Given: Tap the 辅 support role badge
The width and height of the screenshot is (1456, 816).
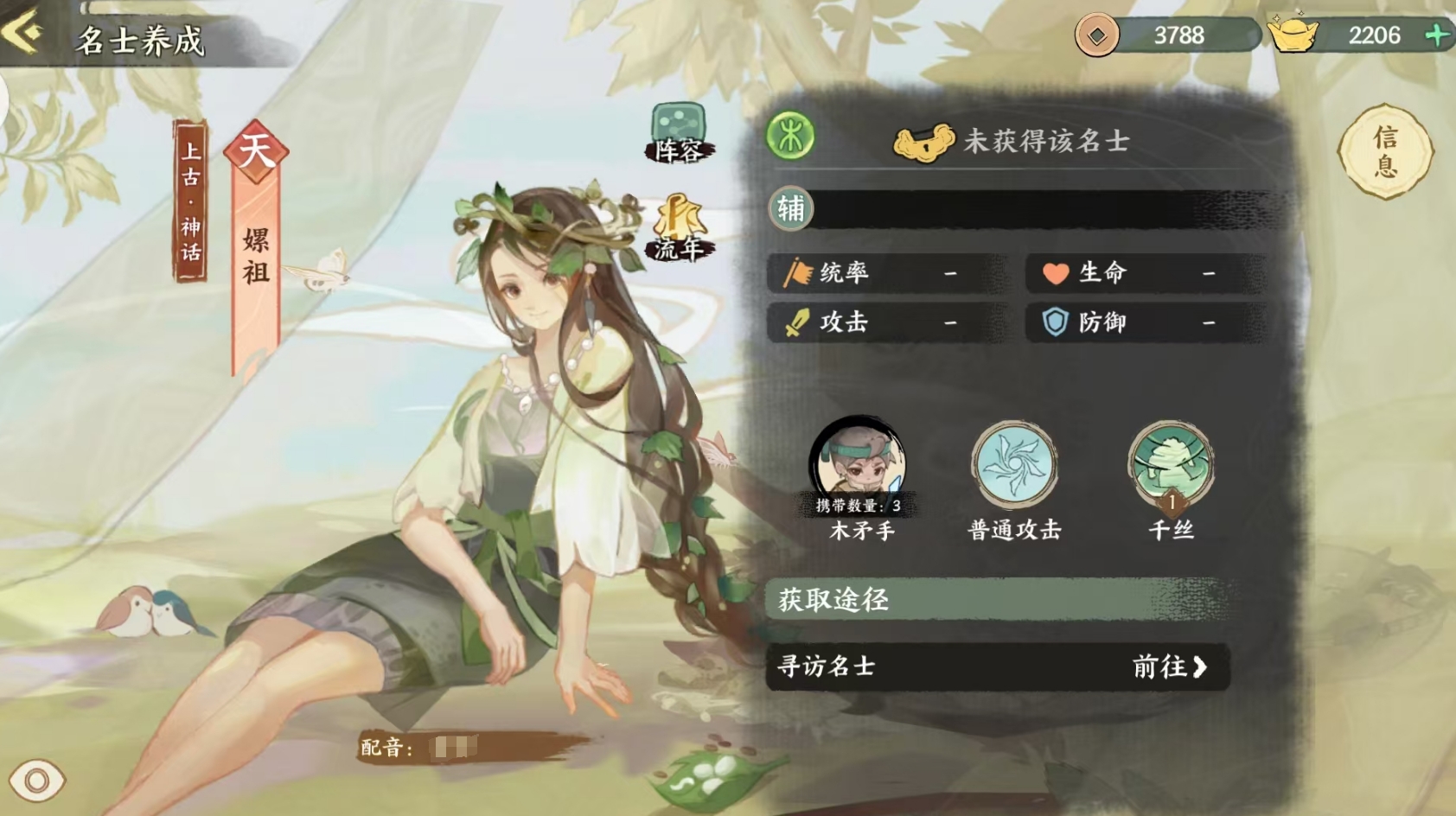Looking at the screenshot, I should 790,208.
